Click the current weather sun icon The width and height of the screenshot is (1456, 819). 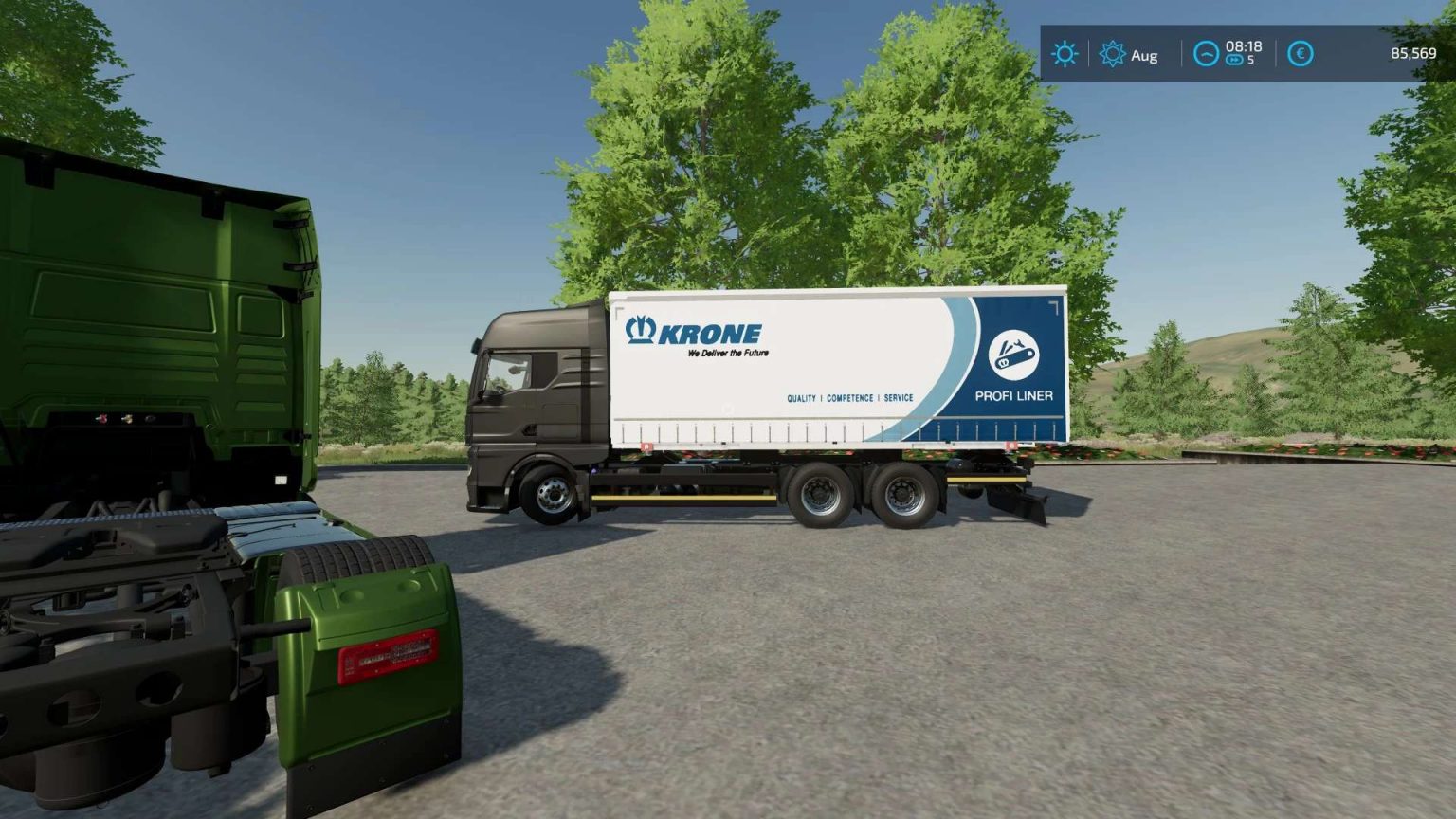click(1065, 54)
